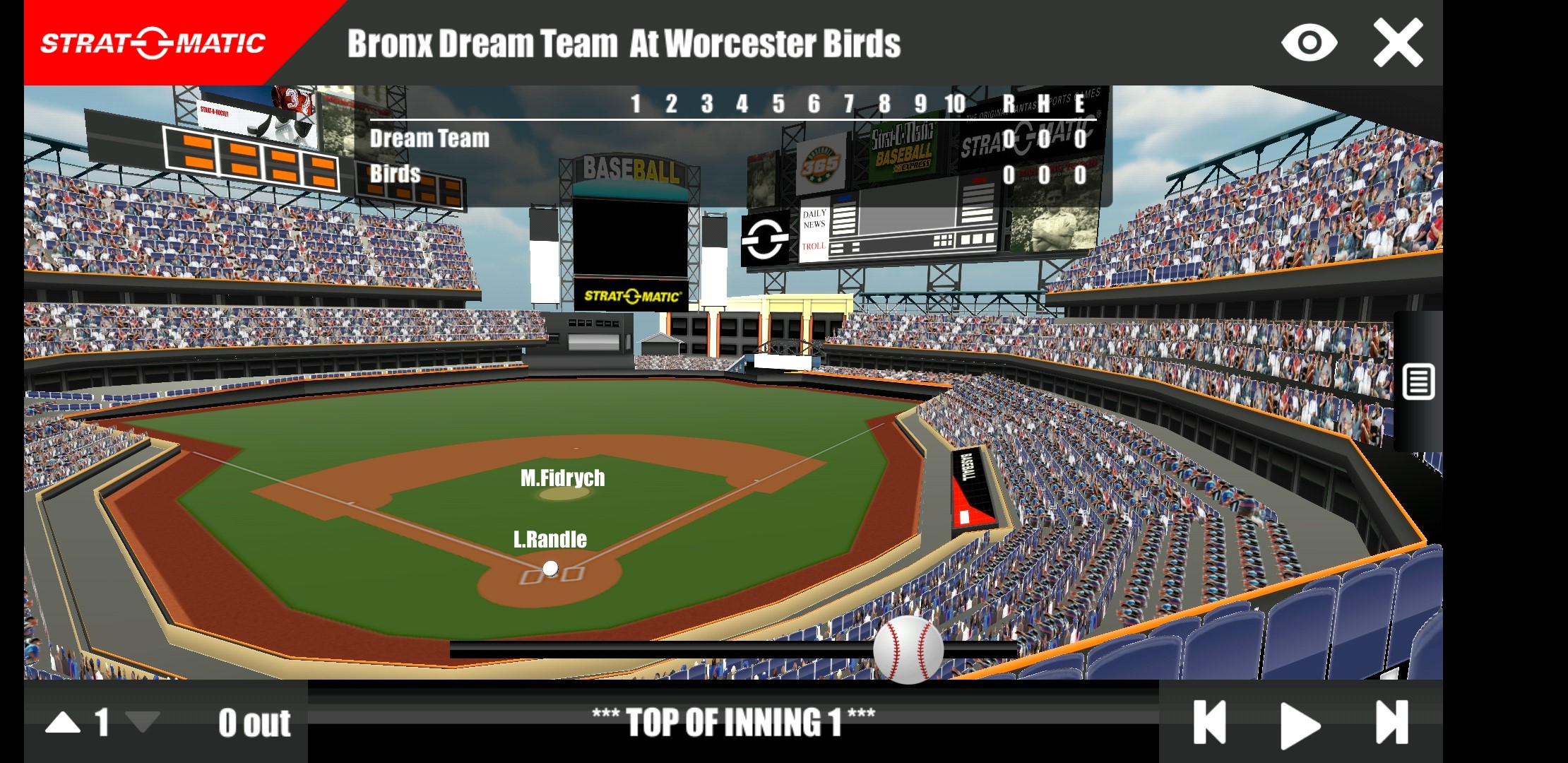Toggle the eye view icon

(x=1309, y=43)
